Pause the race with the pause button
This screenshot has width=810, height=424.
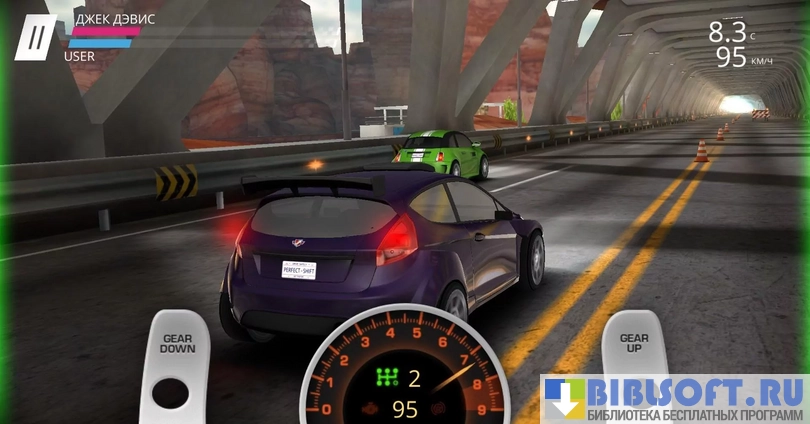(x=37, y=37)
